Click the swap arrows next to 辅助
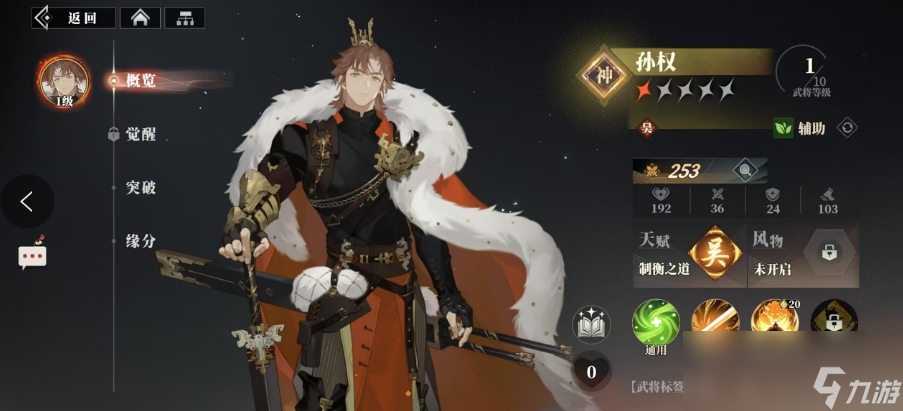This screenshot has width=903, height=411. pos(846,128)
